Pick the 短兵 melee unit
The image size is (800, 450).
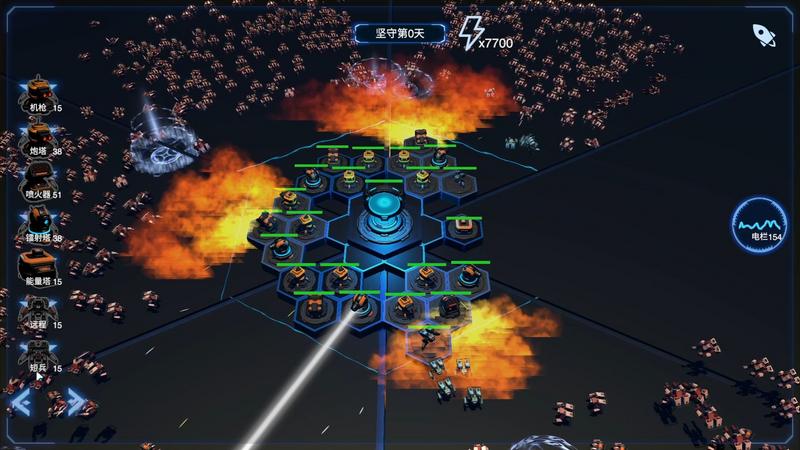coord(40,352)
